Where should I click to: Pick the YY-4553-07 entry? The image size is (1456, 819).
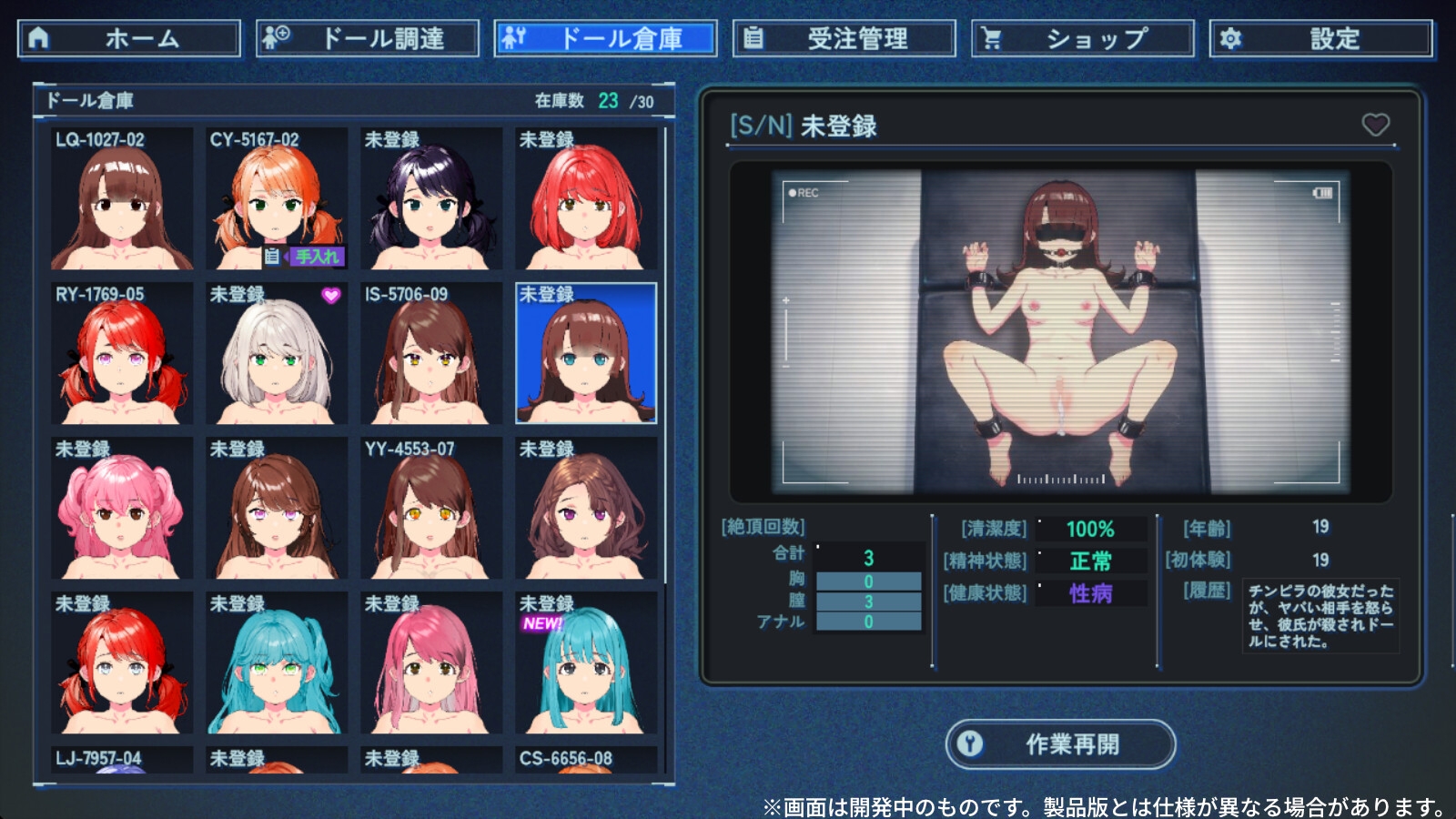point(431,509)
